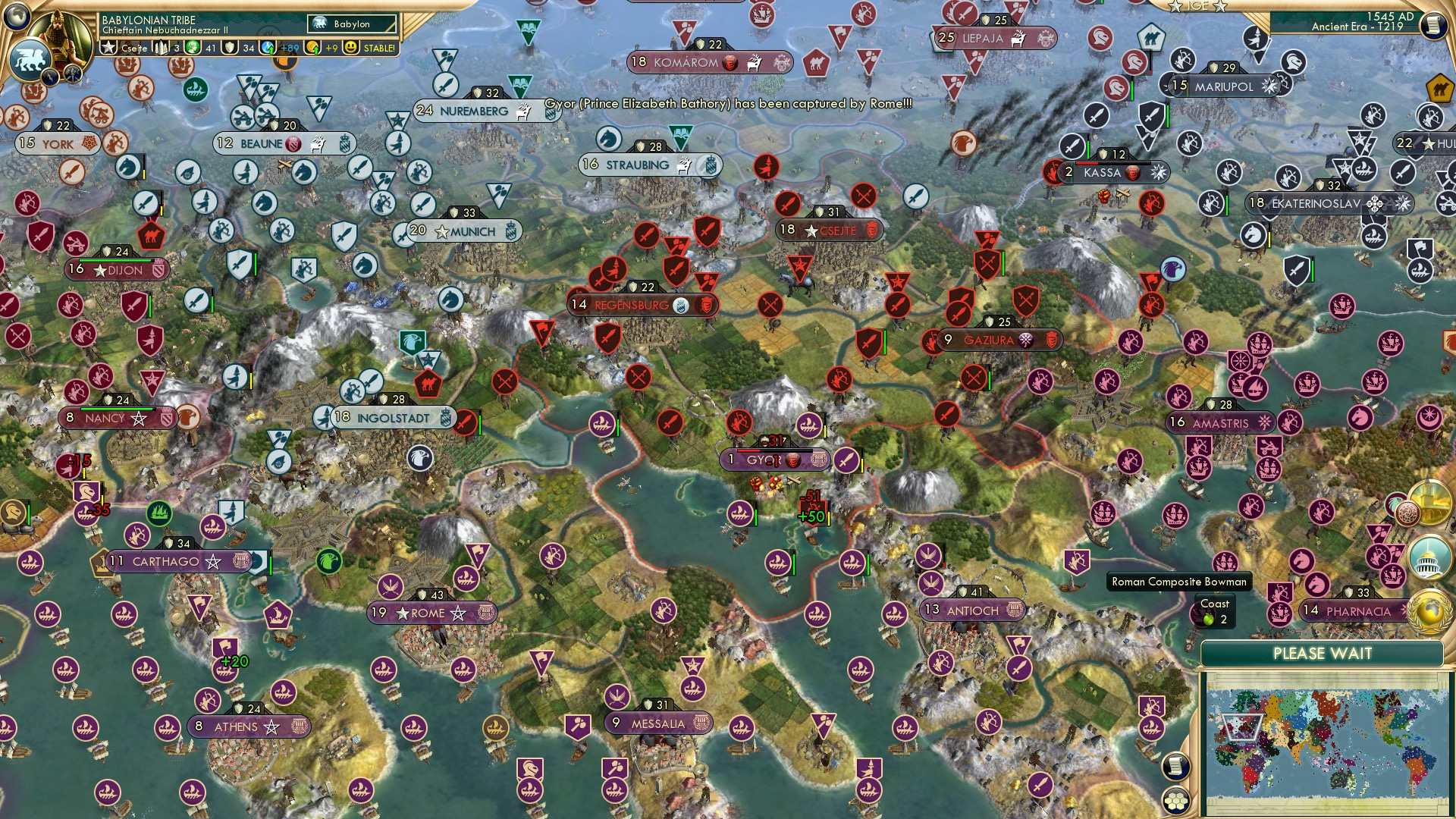Toggle strategic view with the globe at top-left
The width and height of the screenshot is (1456, 819).
[15, 18]
